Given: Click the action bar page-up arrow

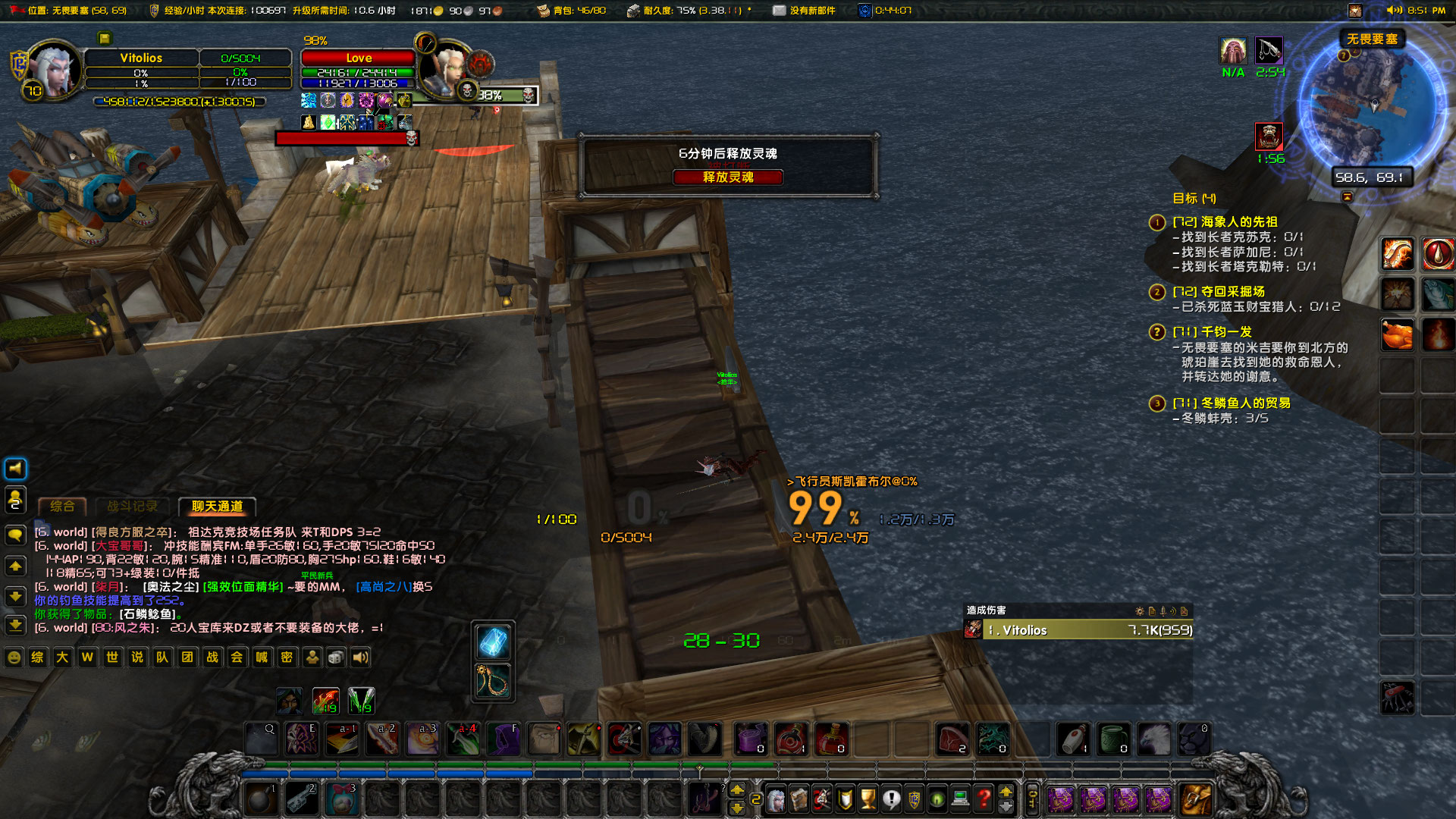Looking at the screenshot, I should pyautogui.click(x=737, y=789).
